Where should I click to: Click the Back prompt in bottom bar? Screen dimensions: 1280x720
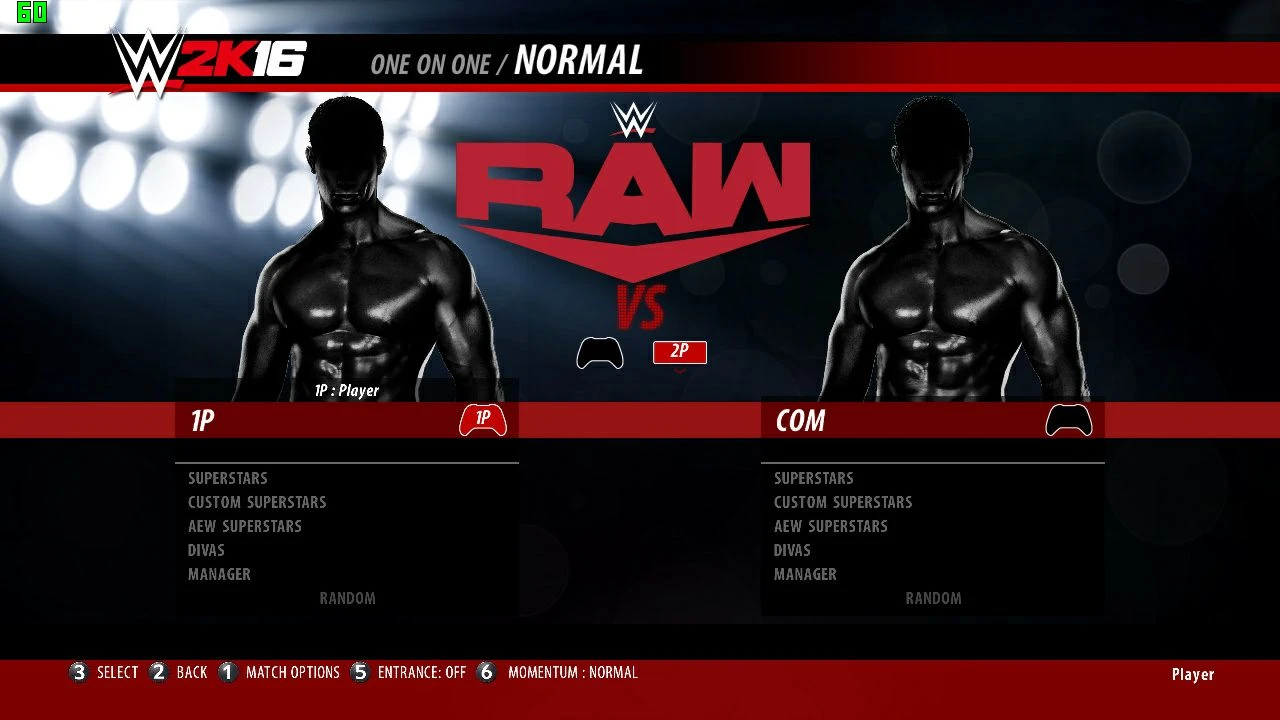pyautogui.click(x=191, y=673)
